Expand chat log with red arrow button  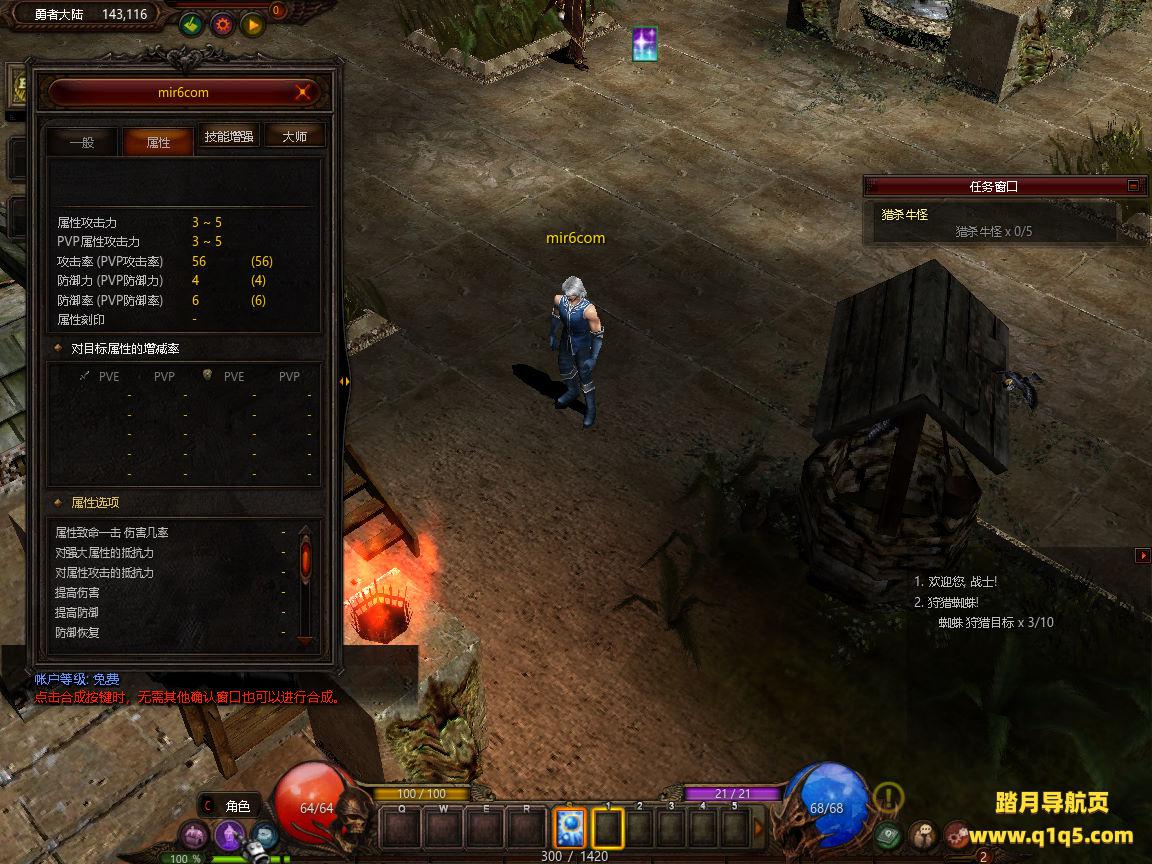coord(1143,555)
